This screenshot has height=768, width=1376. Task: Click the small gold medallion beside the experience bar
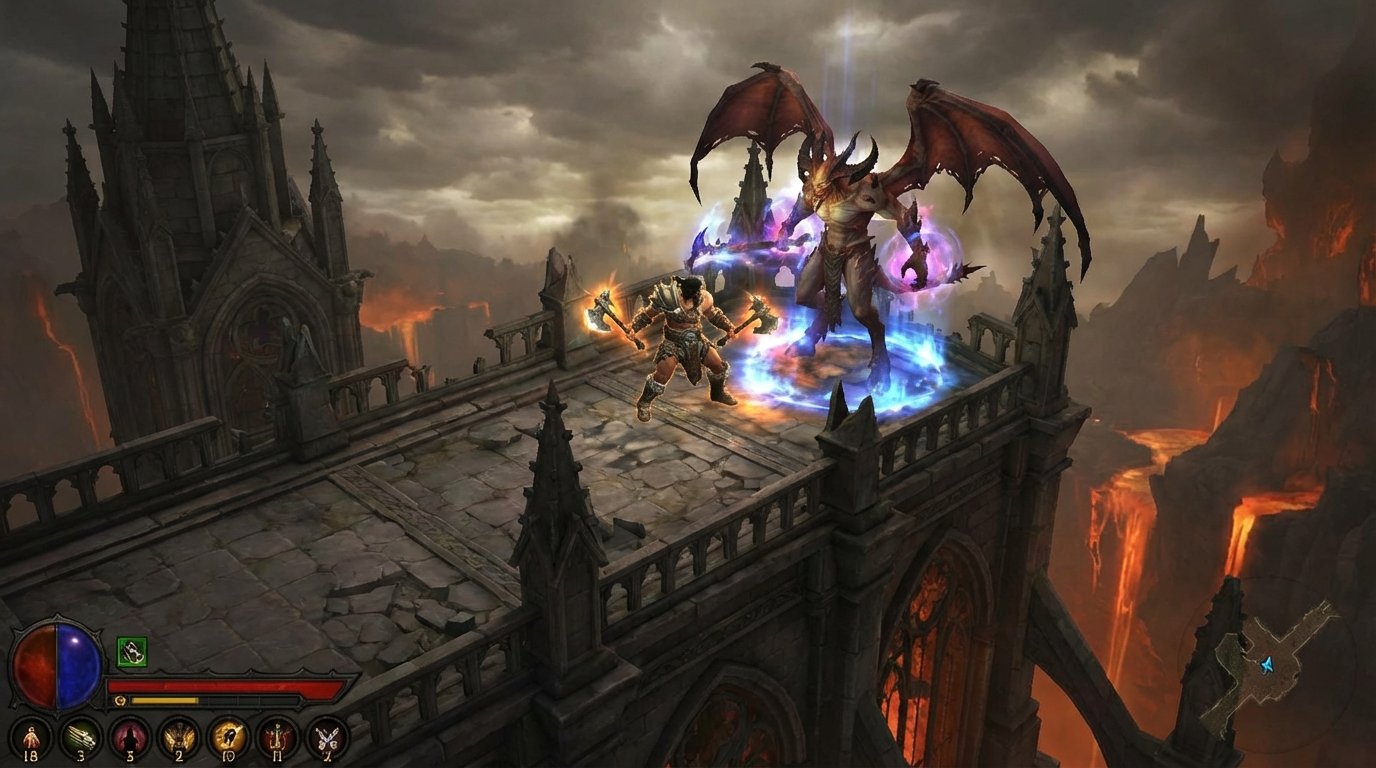[x=120, y=700]
